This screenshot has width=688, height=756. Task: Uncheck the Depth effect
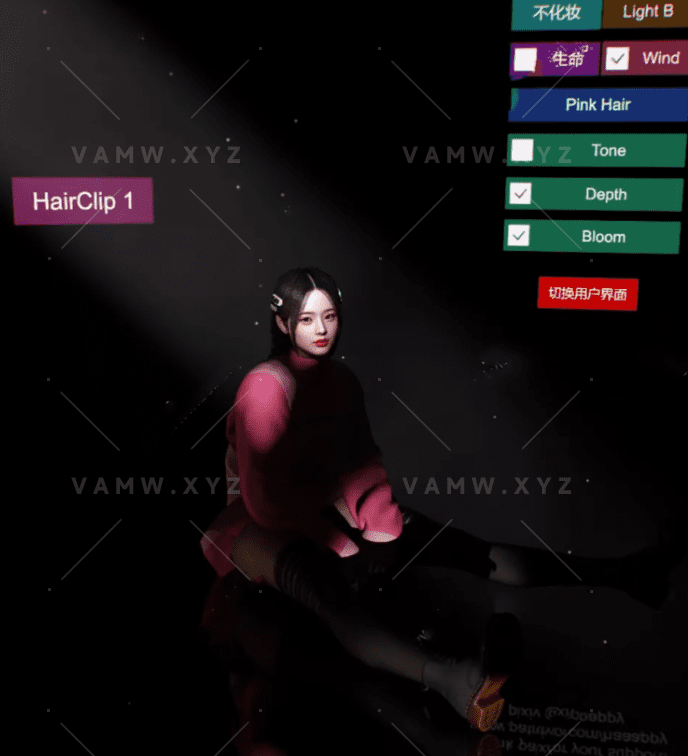coord(520,194)
